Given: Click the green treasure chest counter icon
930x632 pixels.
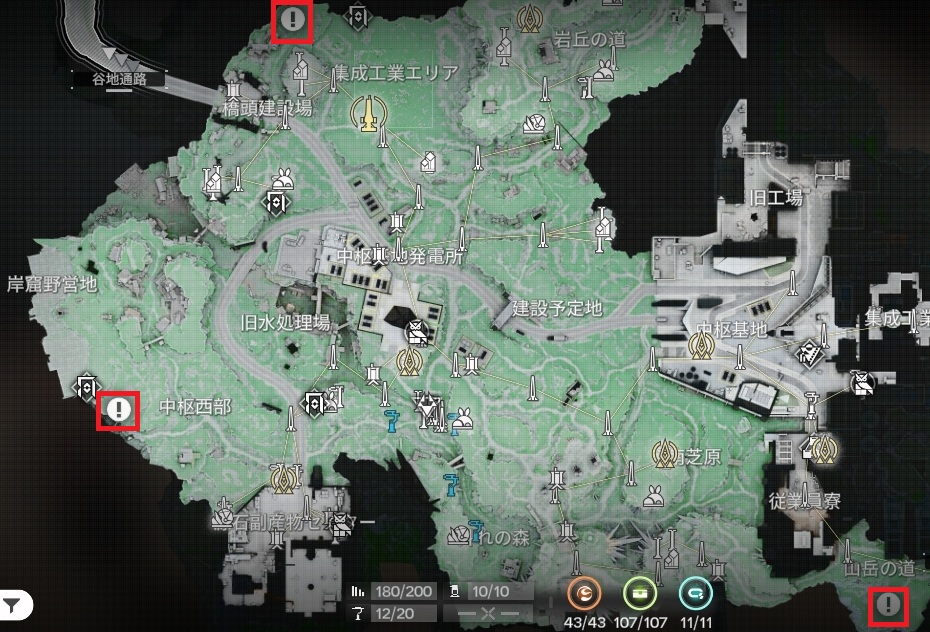Looking at the screenshot, I should coord(639,594).
